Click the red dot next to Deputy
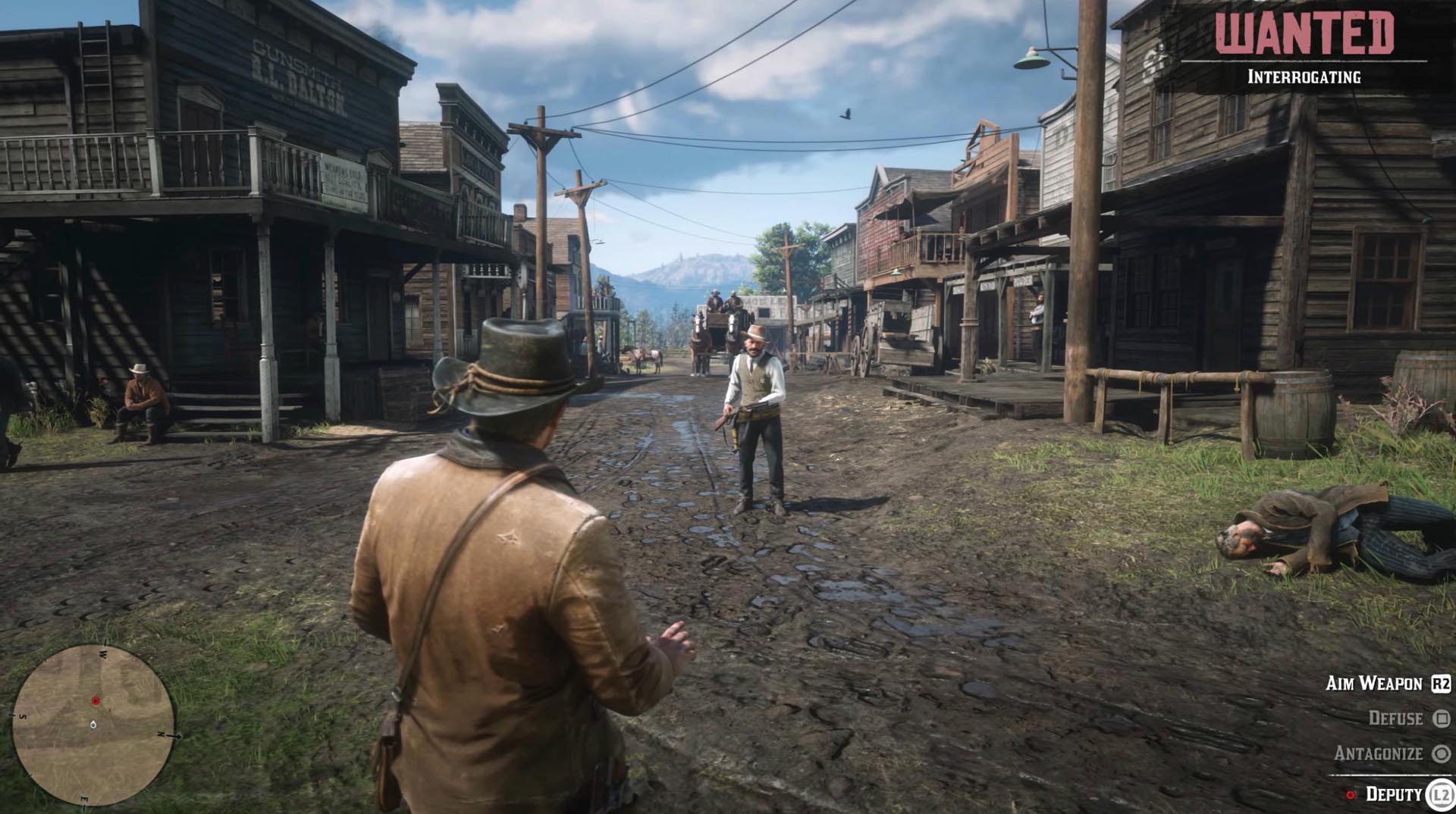Viewport: 1456px width, 814px height. 1351,794
